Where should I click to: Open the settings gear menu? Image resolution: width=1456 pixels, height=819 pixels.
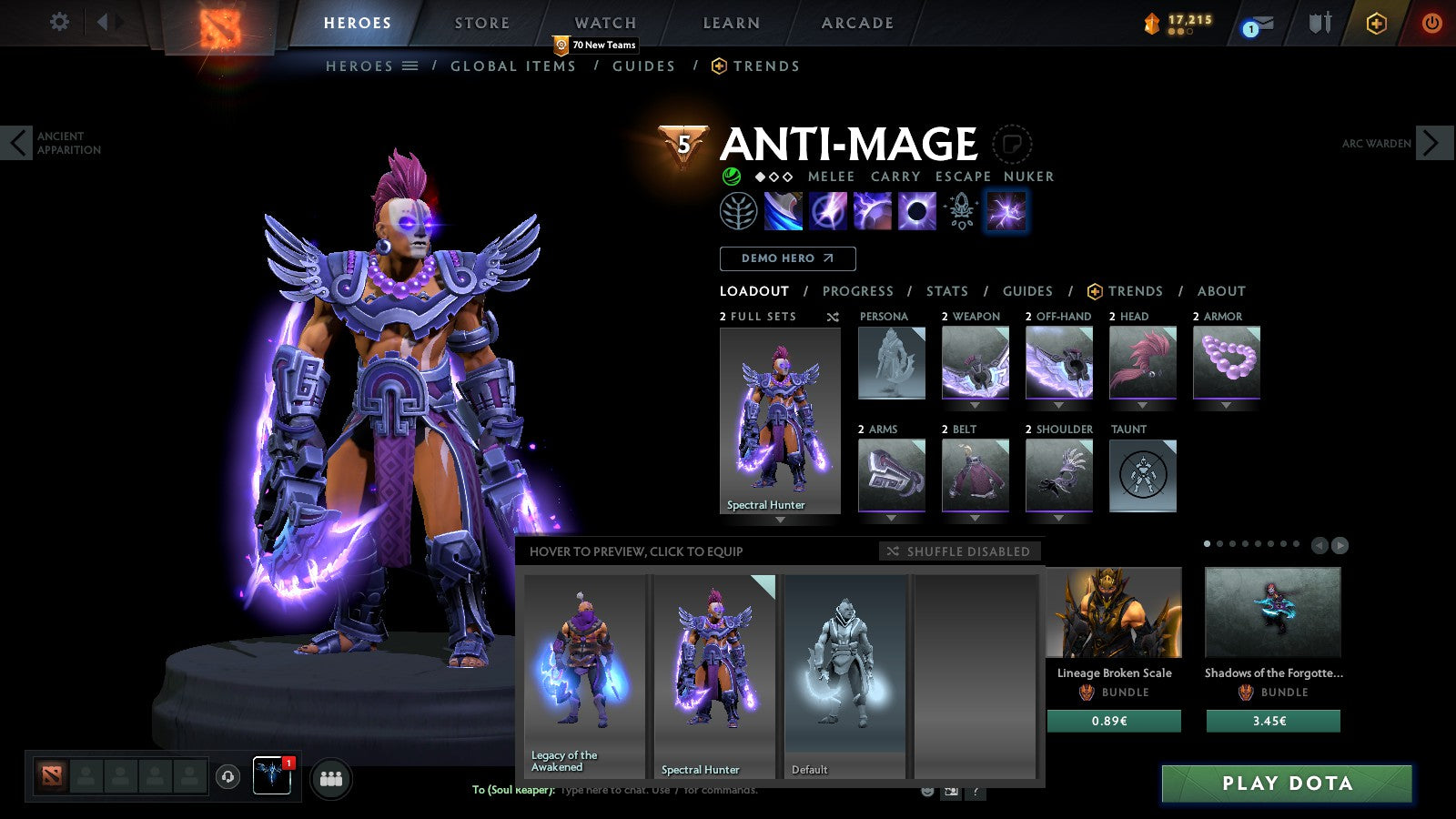click(59, 22)
